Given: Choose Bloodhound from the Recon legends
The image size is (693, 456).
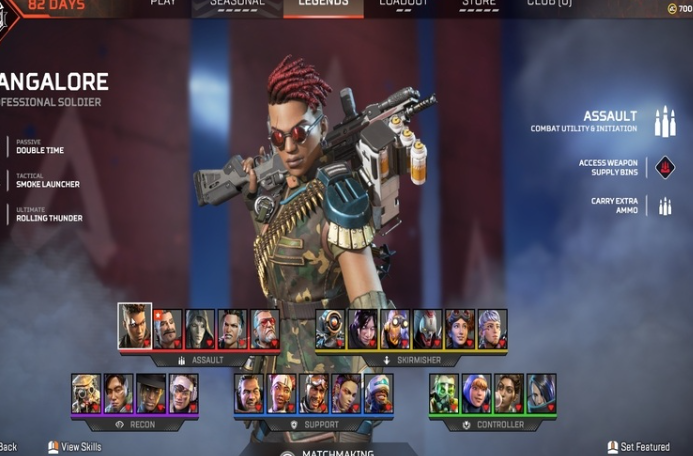Looking at the screenshot, I should 86,394.
